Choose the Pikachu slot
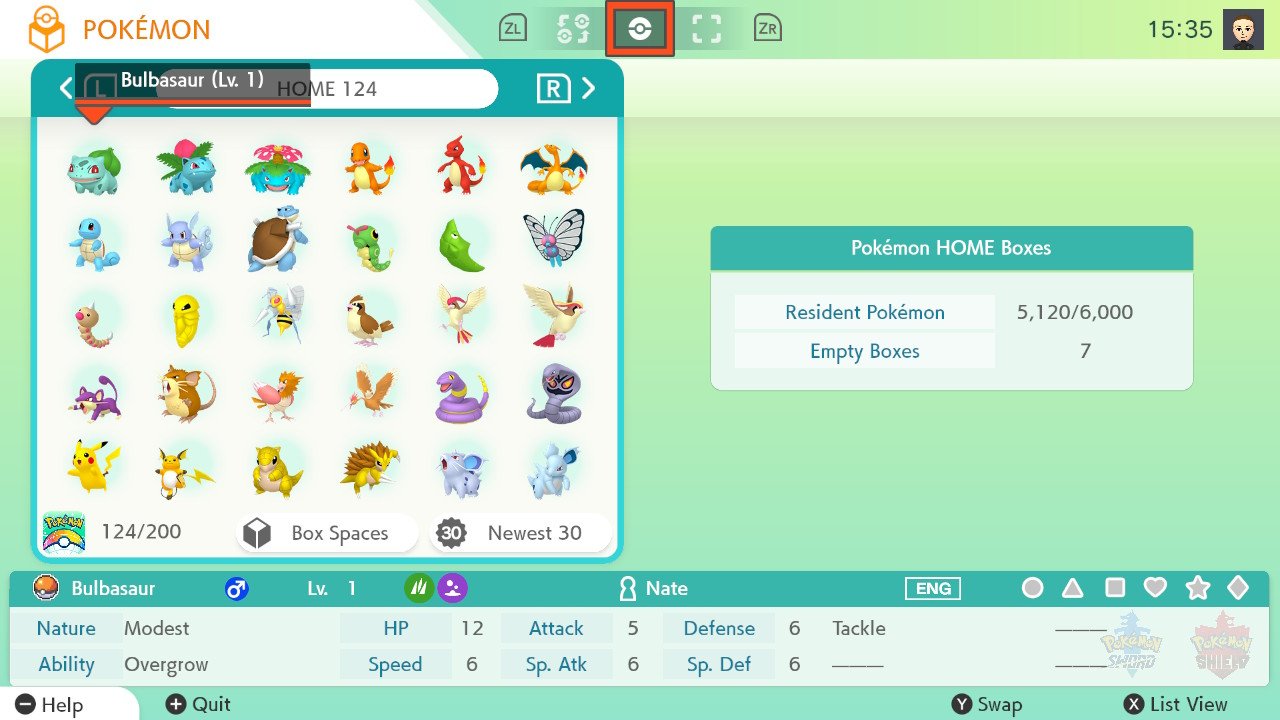This screenshot has height=720, width=1280. [x=94, y=466]
